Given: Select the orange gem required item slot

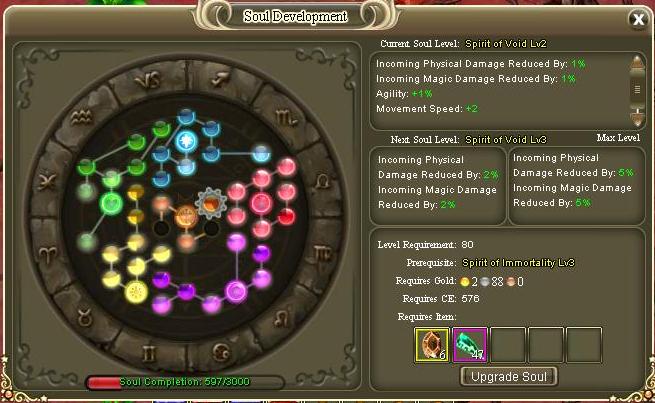Looking at the screenshot, I should [431, 344].
